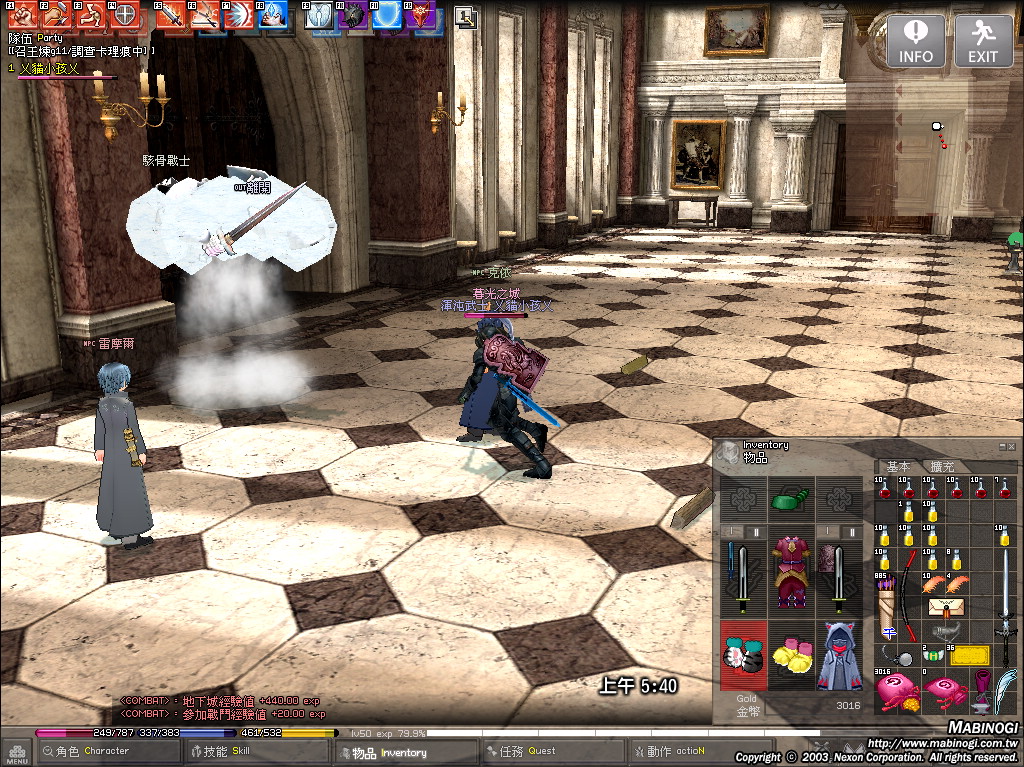Switch to the 擴充 inventory tab

[942, 467]
